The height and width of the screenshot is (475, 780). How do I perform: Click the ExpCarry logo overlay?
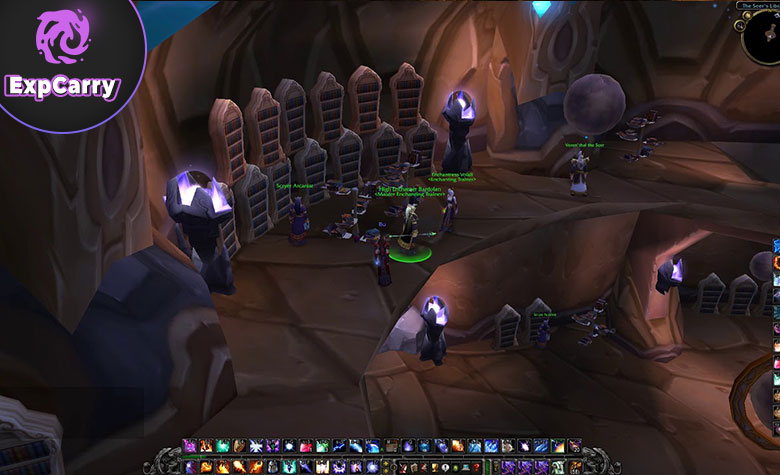[61, 63]
